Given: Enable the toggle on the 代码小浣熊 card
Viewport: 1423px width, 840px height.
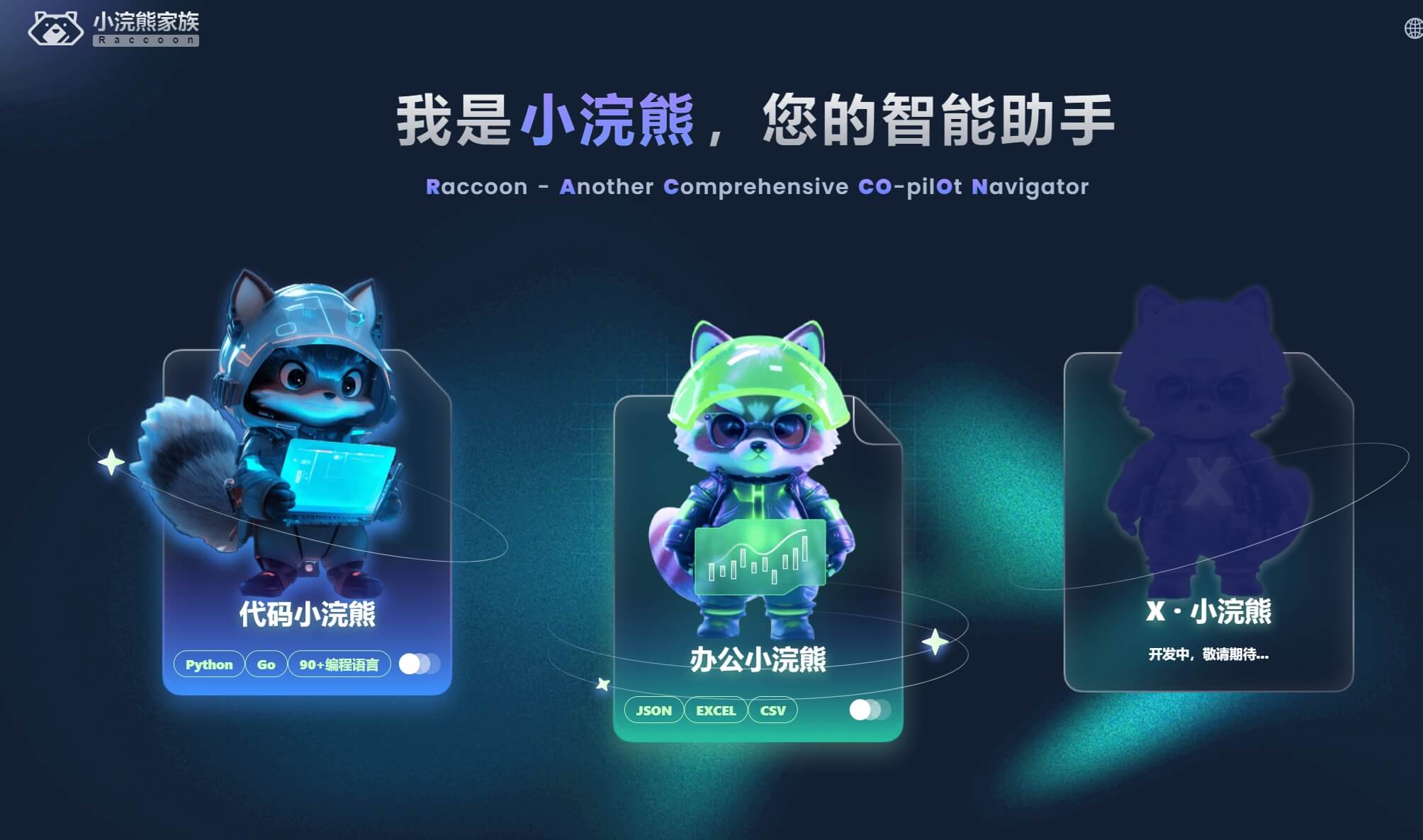Looking at the screenshot, I should pyautogui.click(x=418, y=664).
